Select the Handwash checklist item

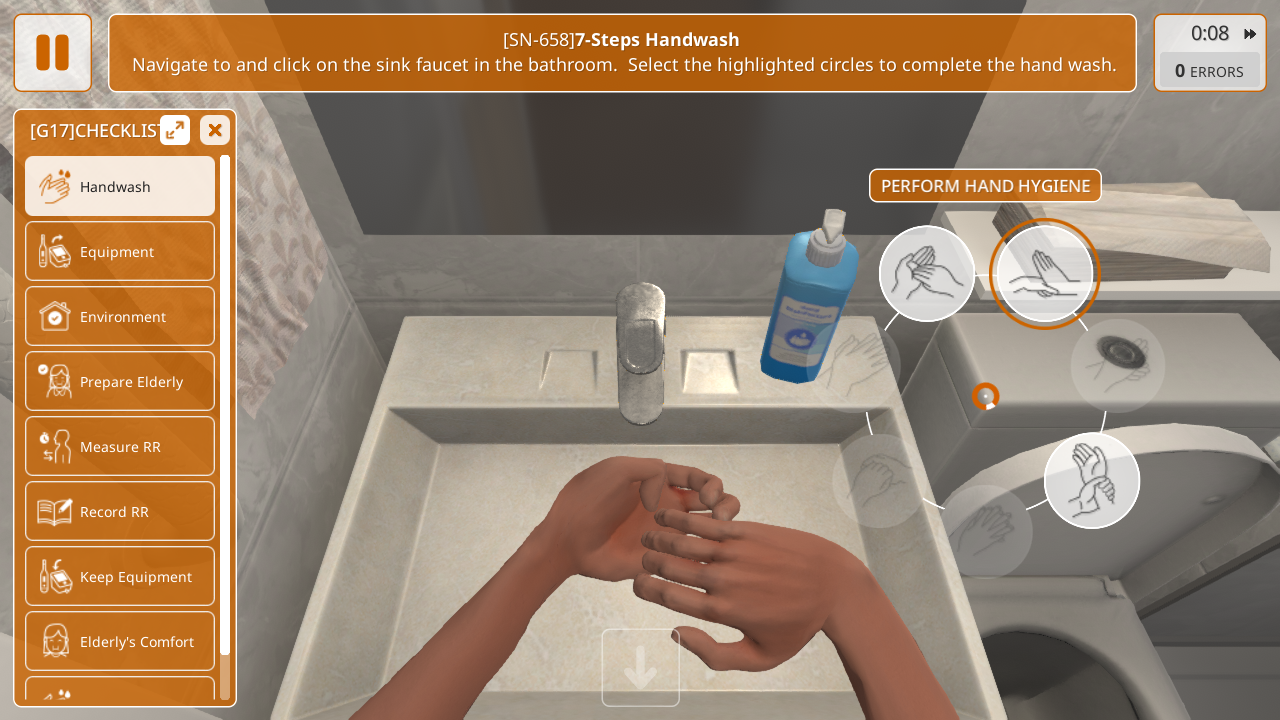120,186
